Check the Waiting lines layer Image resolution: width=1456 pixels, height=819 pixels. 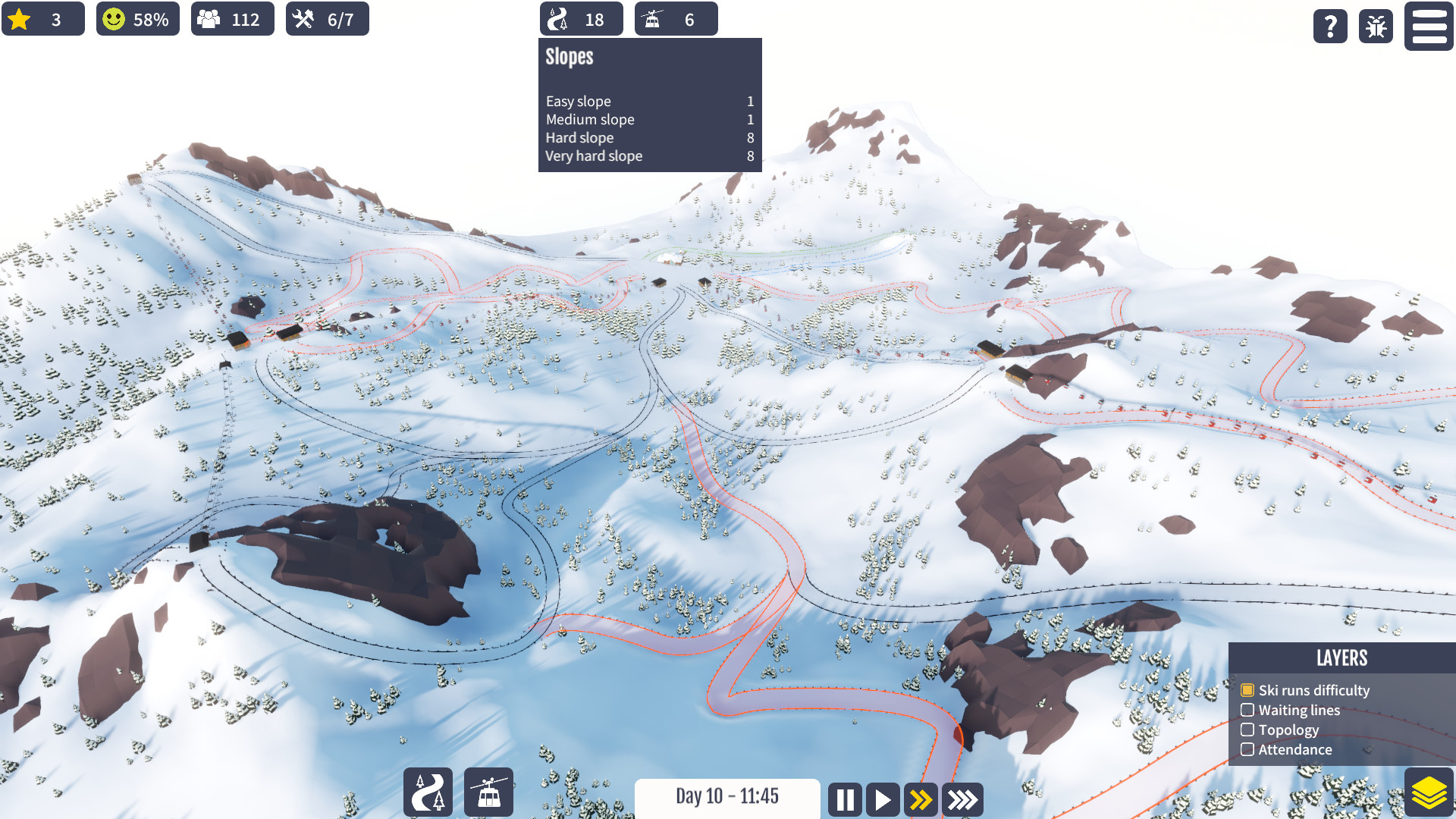[1248, 710]
